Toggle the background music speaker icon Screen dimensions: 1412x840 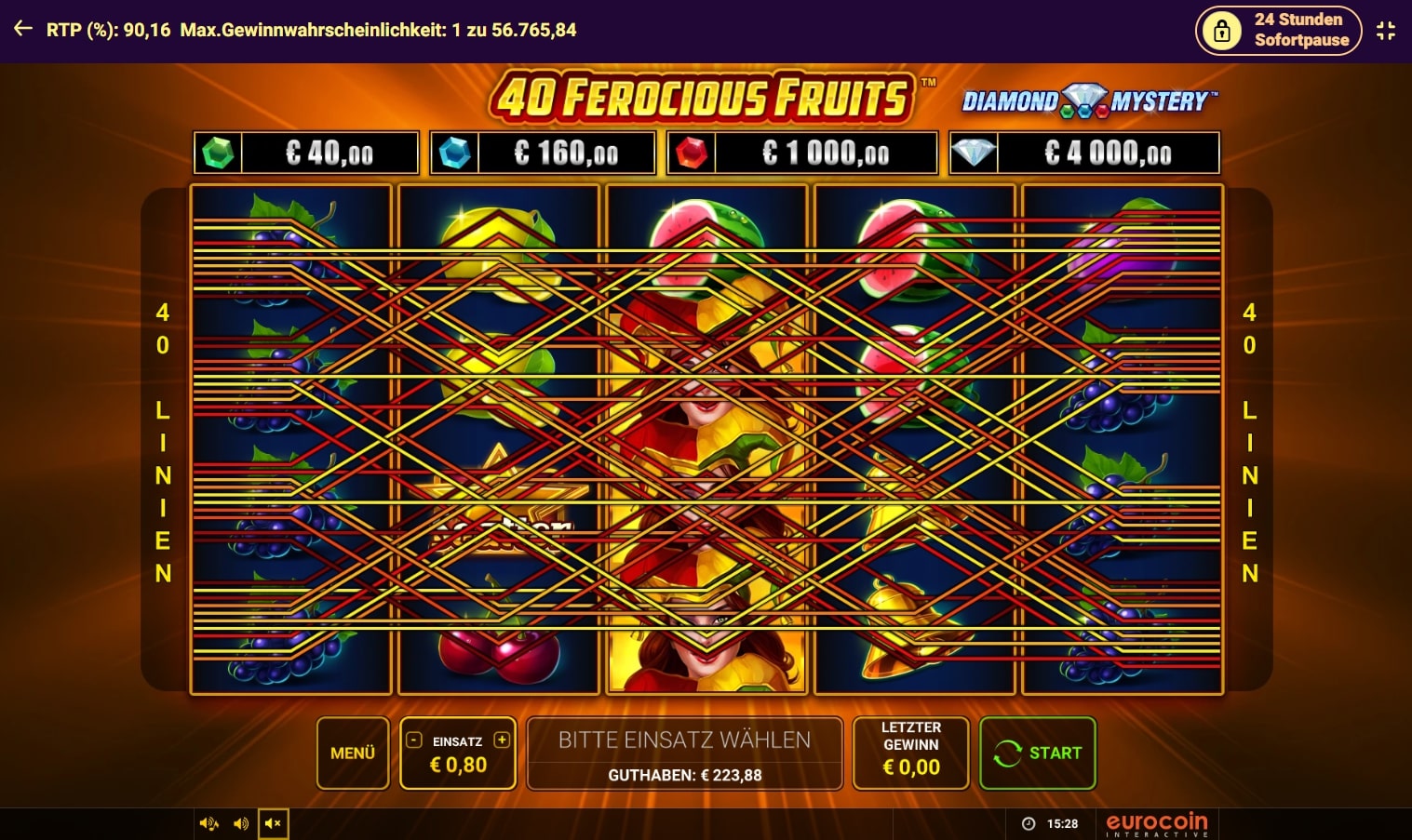pos(208,823)
